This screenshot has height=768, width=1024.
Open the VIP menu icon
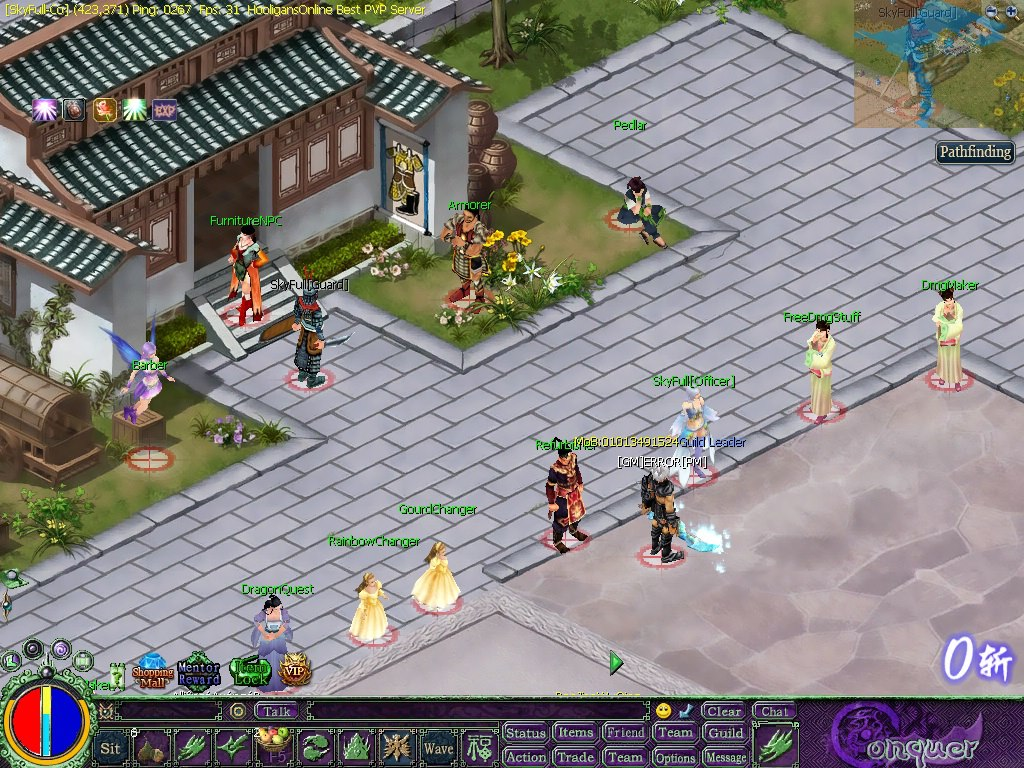click(x=296, y=671)
